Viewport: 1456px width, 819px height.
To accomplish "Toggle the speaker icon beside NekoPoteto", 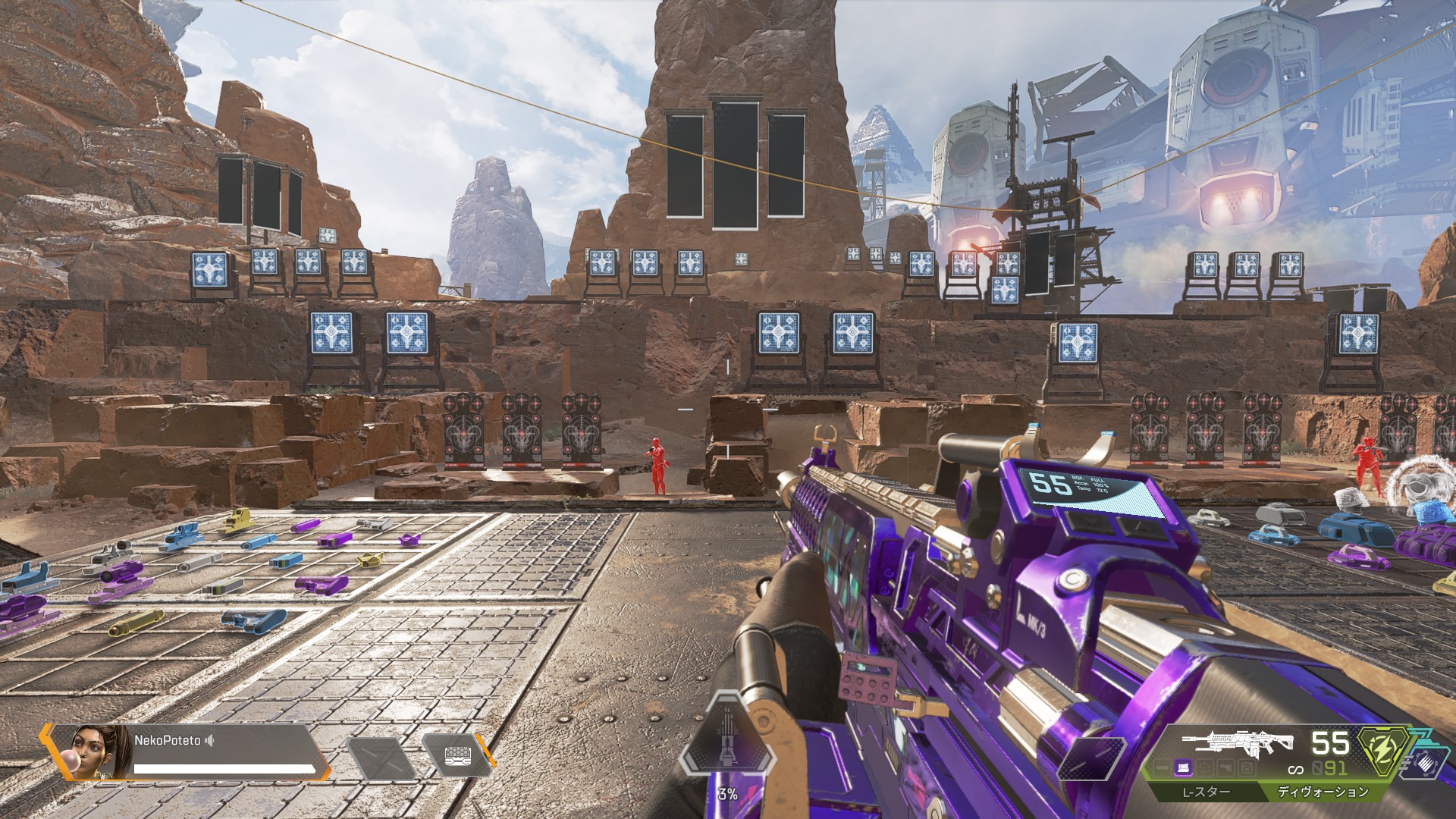I will click(x=210, y=740).
